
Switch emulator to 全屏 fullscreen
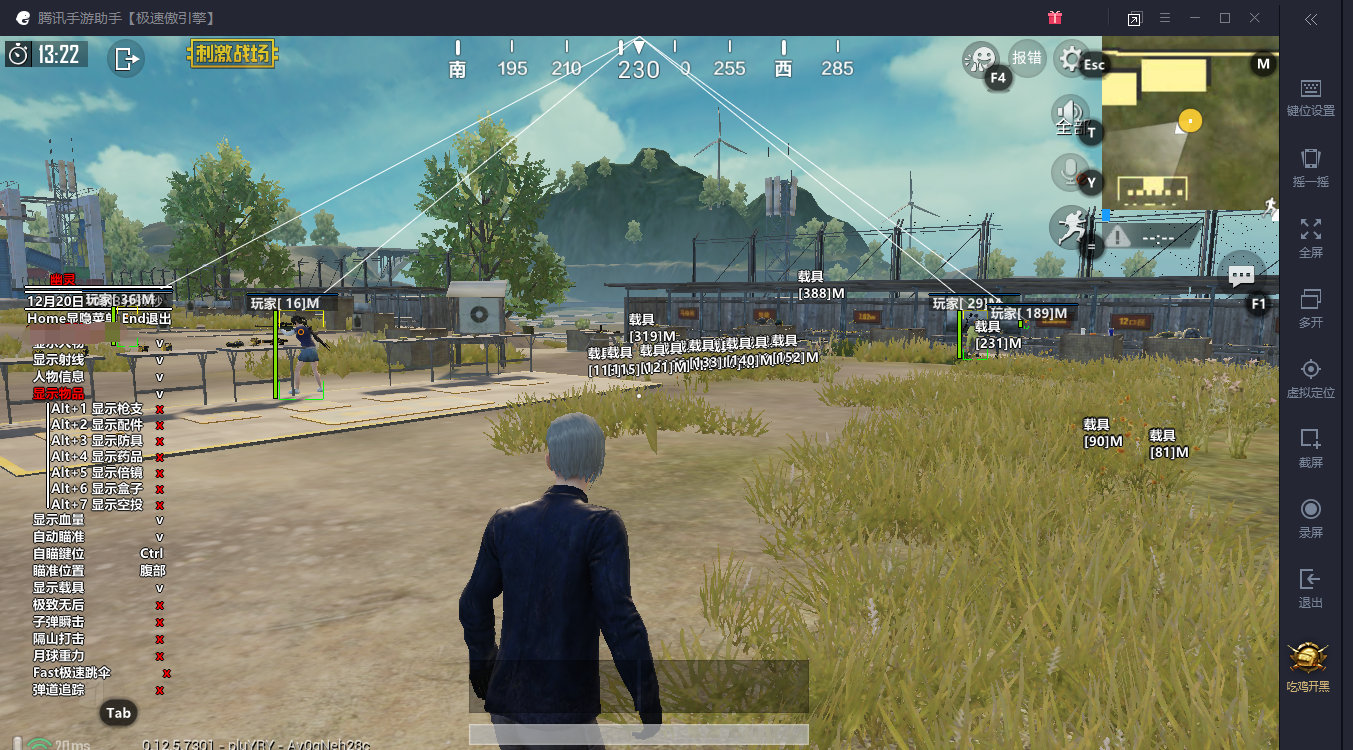[1310, 238]
